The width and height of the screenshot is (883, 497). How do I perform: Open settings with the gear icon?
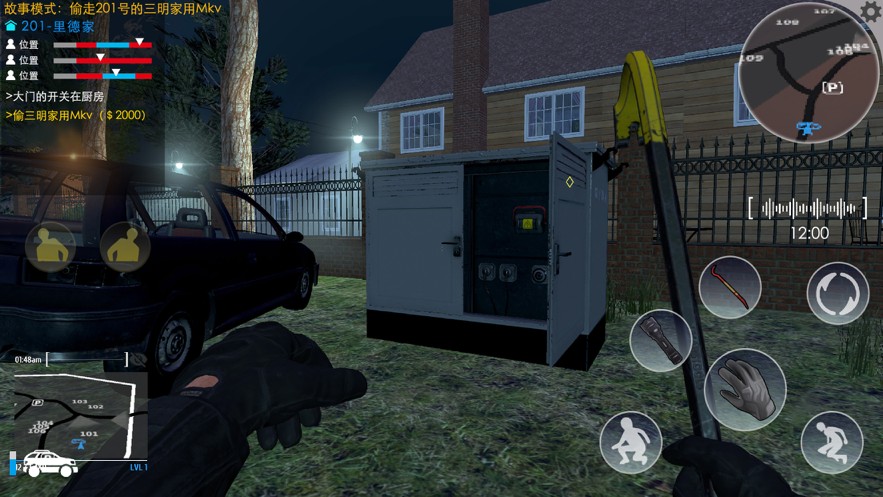[870, 12]
